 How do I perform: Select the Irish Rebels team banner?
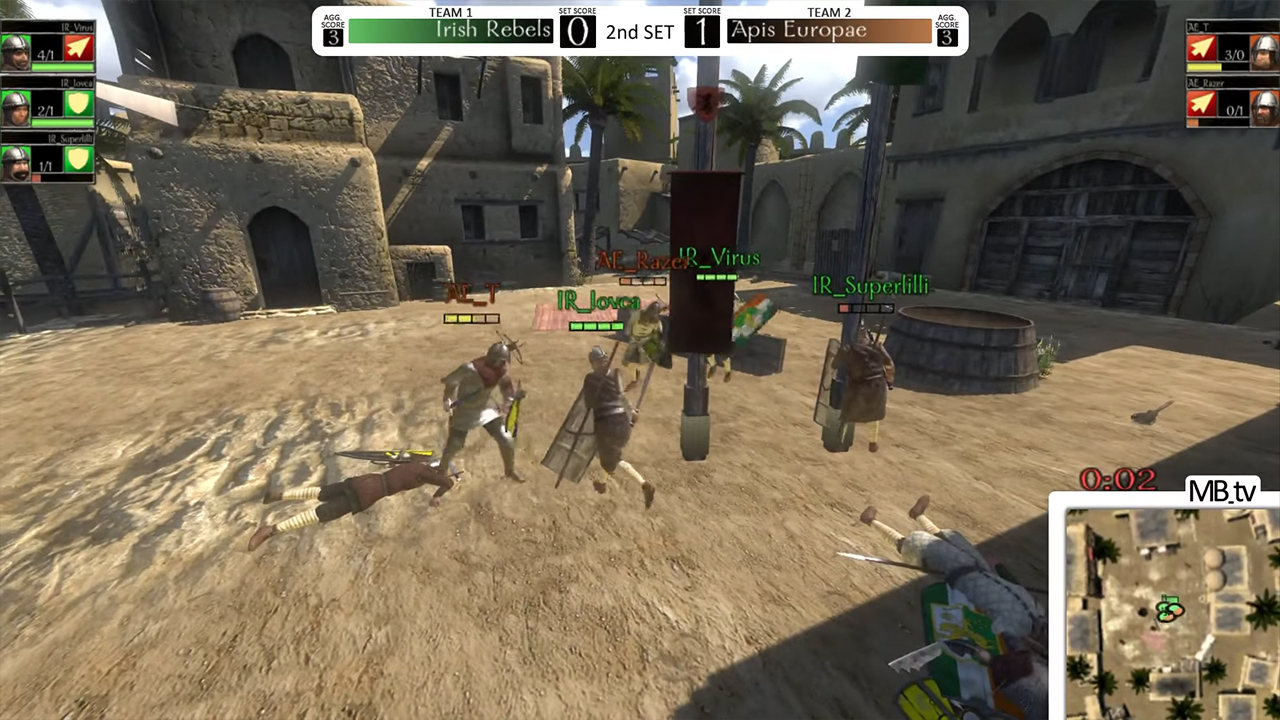click(450, 31)
